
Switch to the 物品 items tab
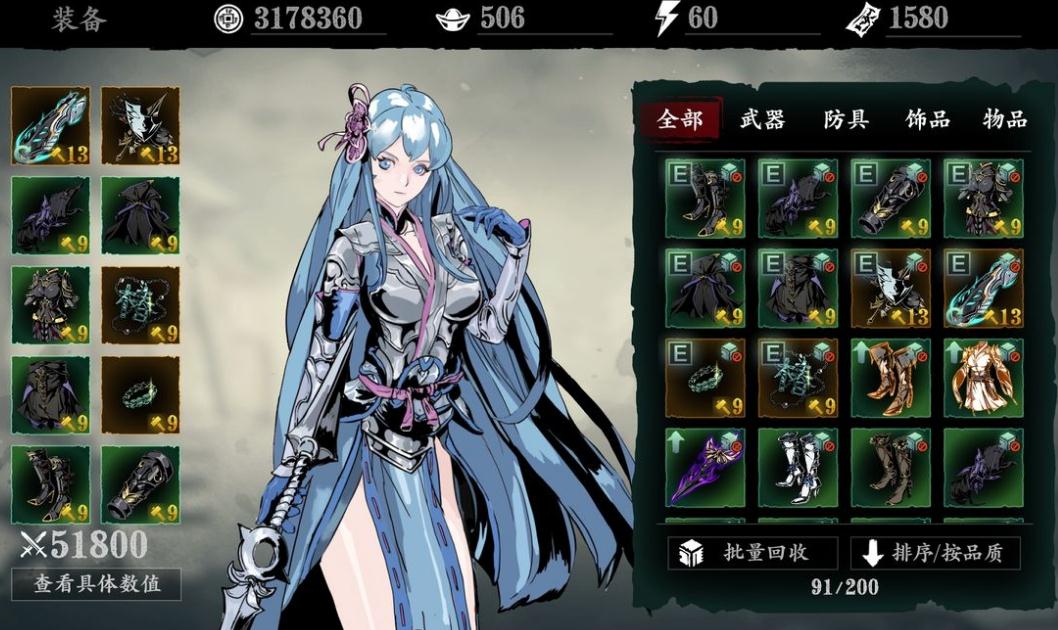(x=1004, y=120)
